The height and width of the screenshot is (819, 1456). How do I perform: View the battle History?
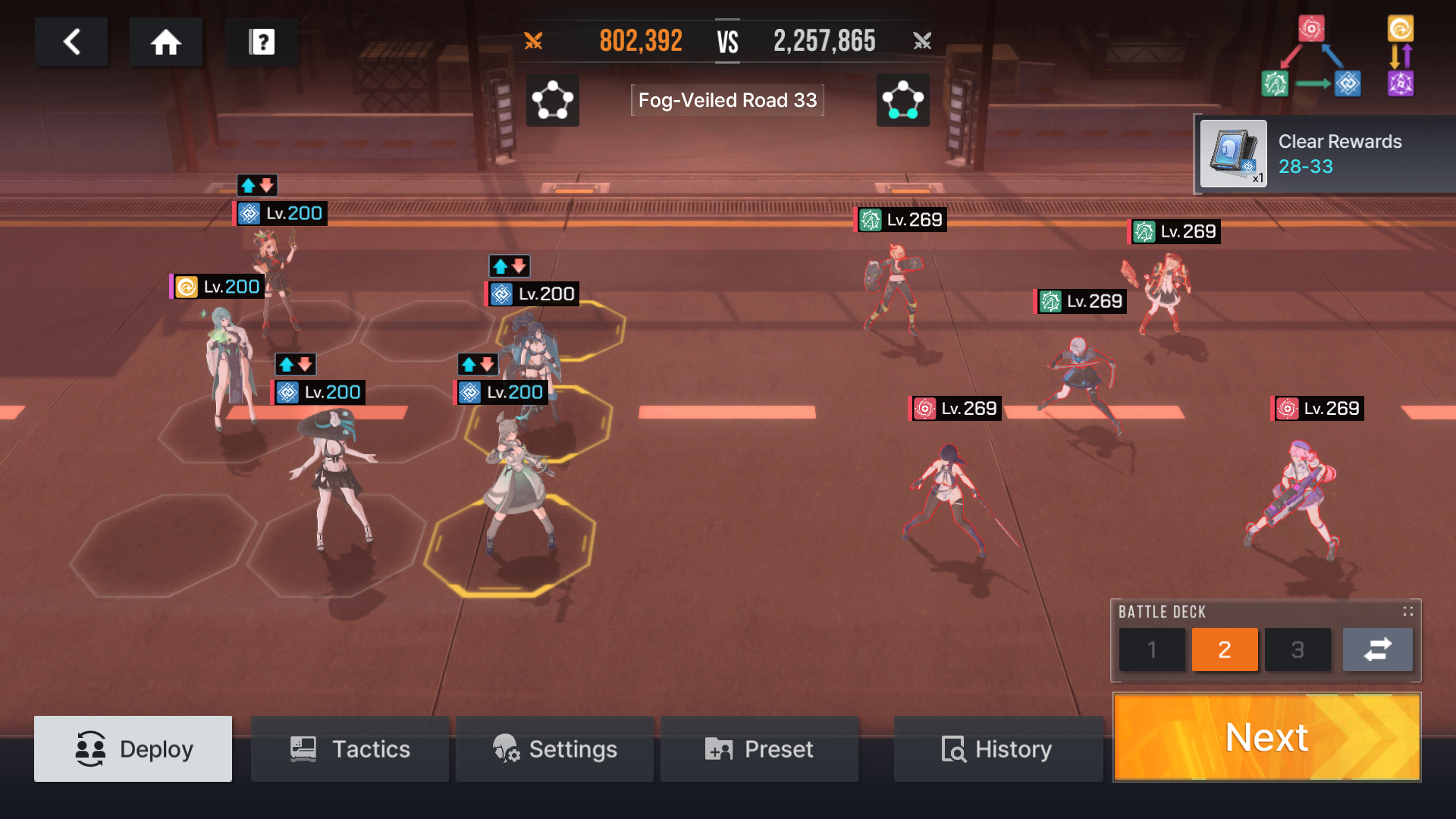click(997, 748)
